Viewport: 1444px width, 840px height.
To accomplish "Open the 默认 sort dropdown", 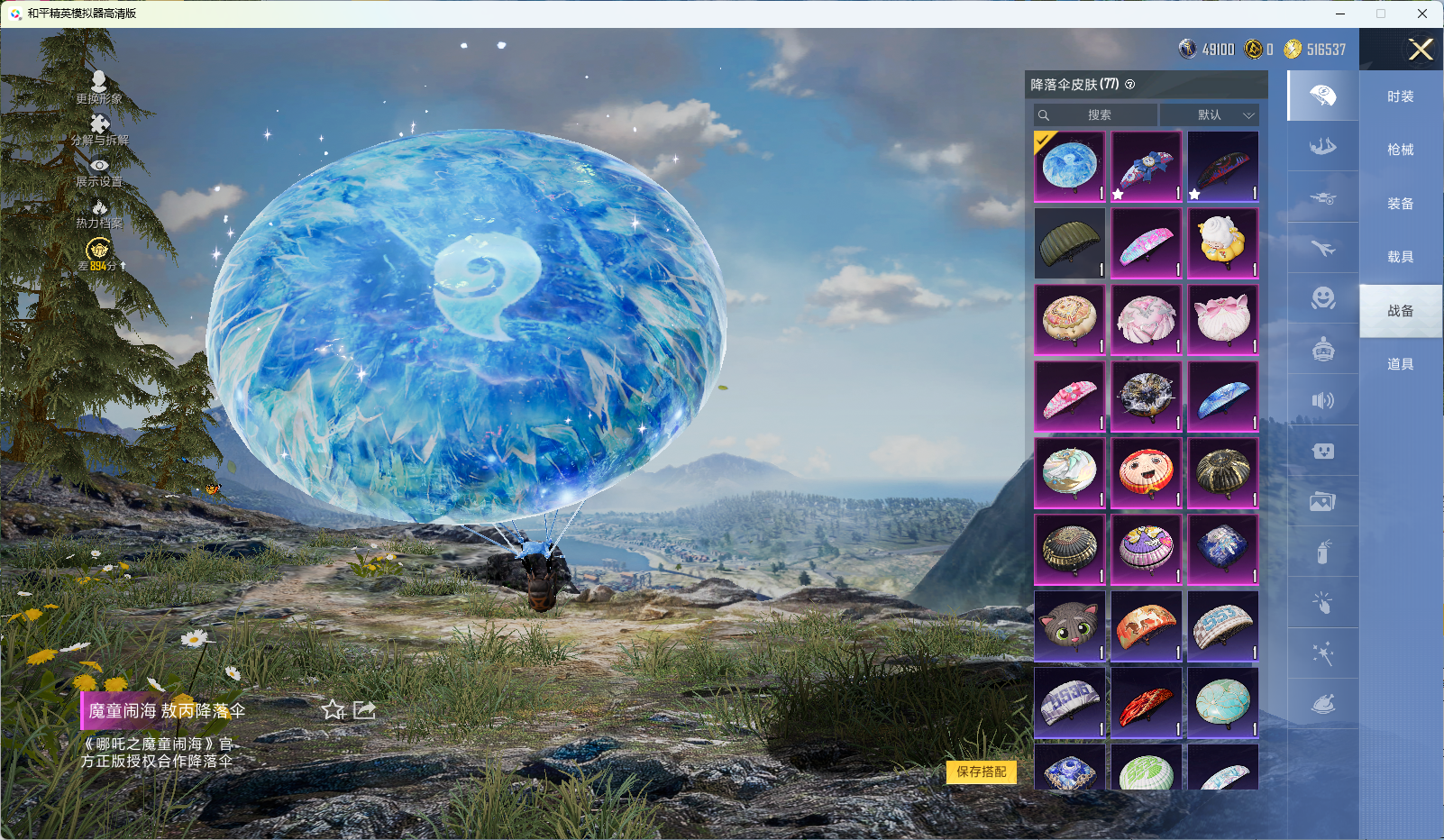I will point(1209,115).
